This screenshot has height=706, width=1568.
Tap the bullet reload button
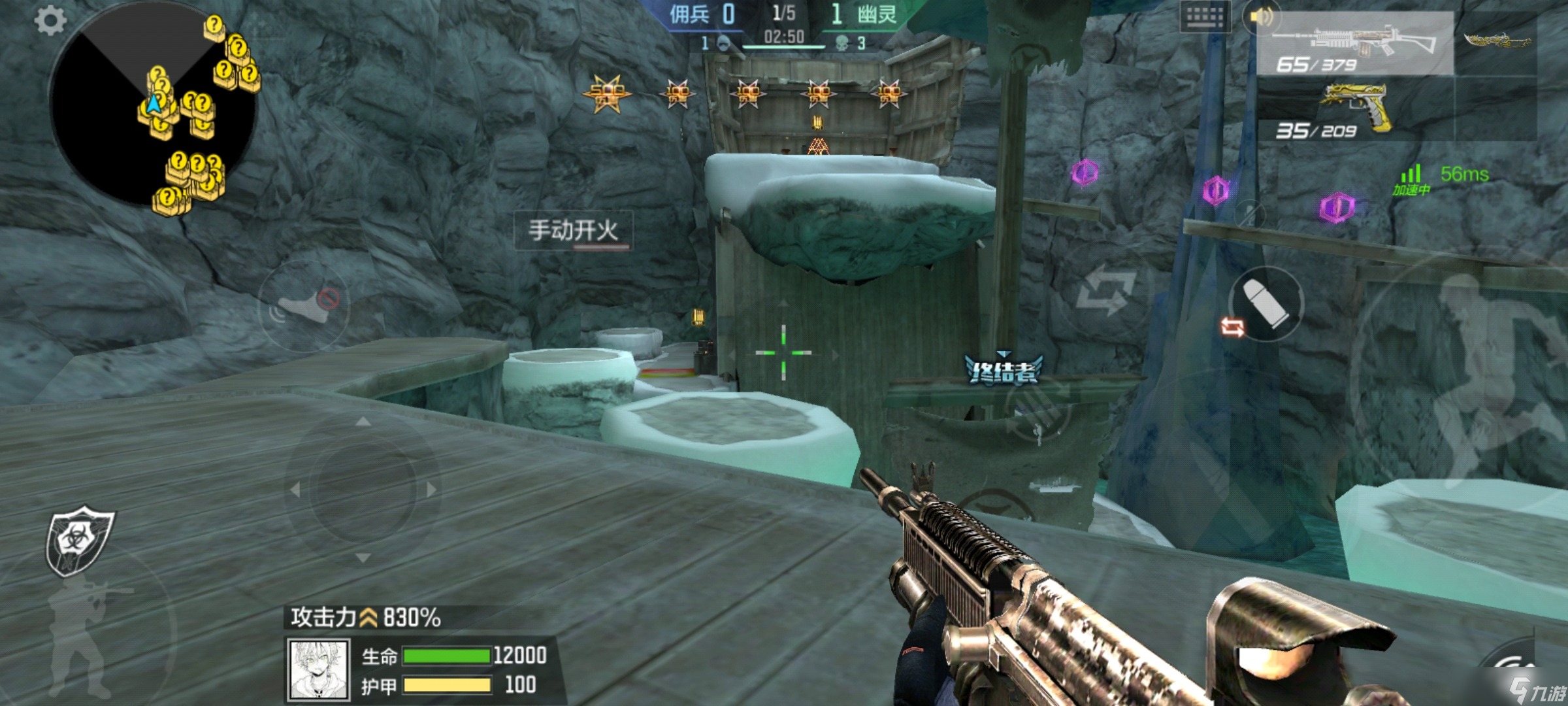(1266, 303)
